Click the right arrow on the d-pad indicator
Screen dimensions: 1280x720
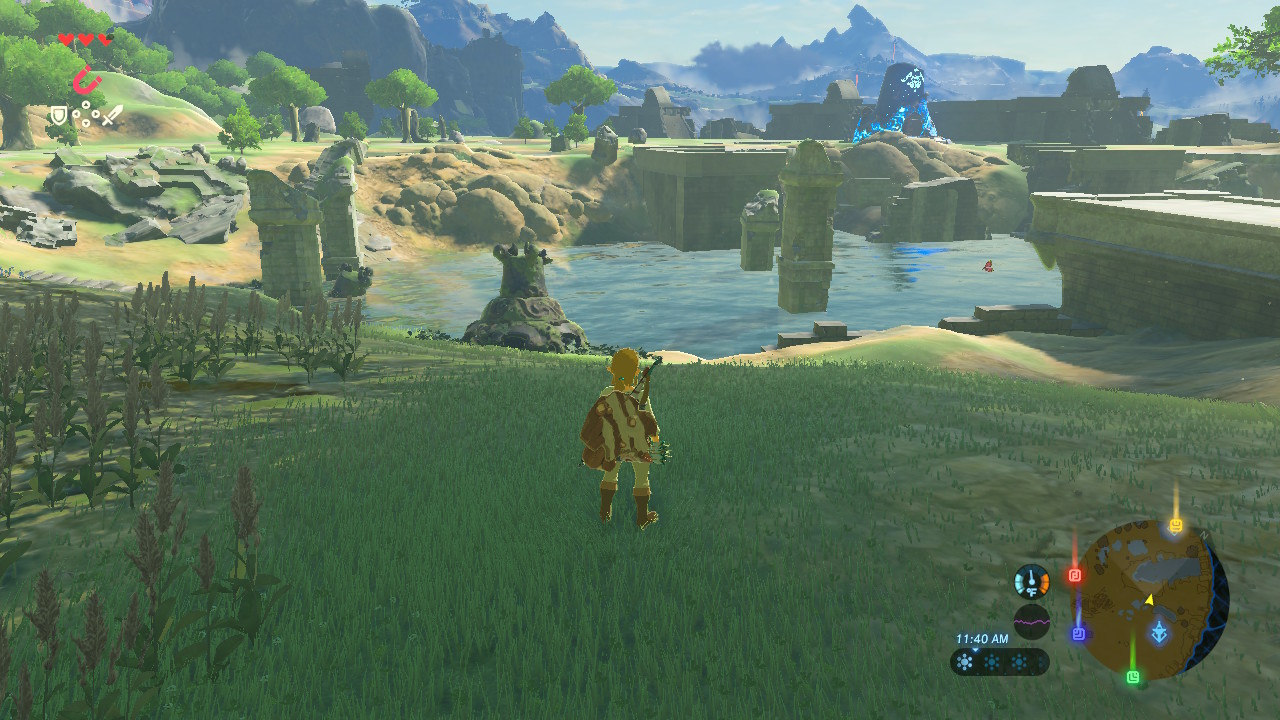coord(95,114)
